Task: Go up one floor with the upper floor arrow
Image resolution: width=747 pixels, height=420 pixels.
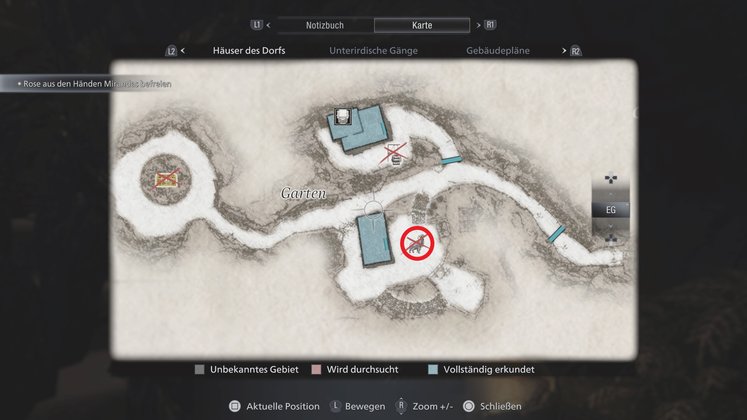Action: coord(611,181)
